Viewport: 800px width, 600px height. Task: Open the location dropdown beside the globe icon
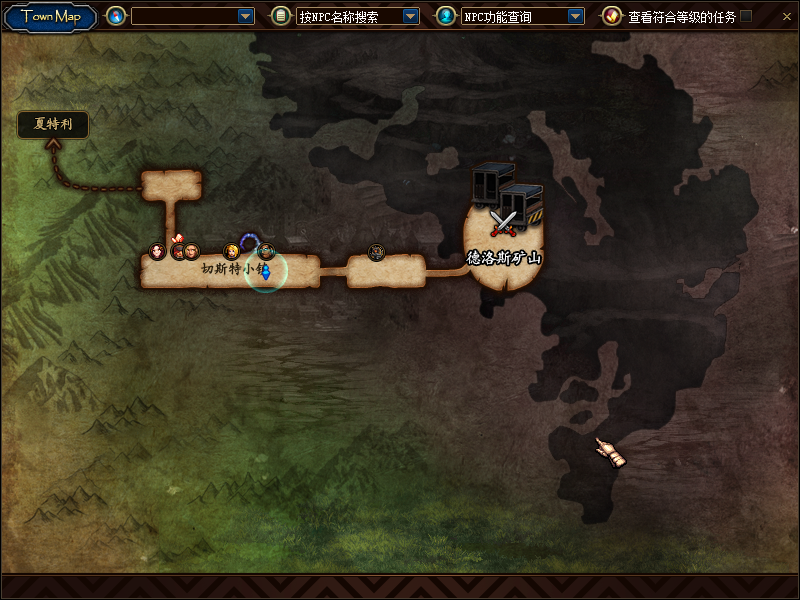coord(246,16)
